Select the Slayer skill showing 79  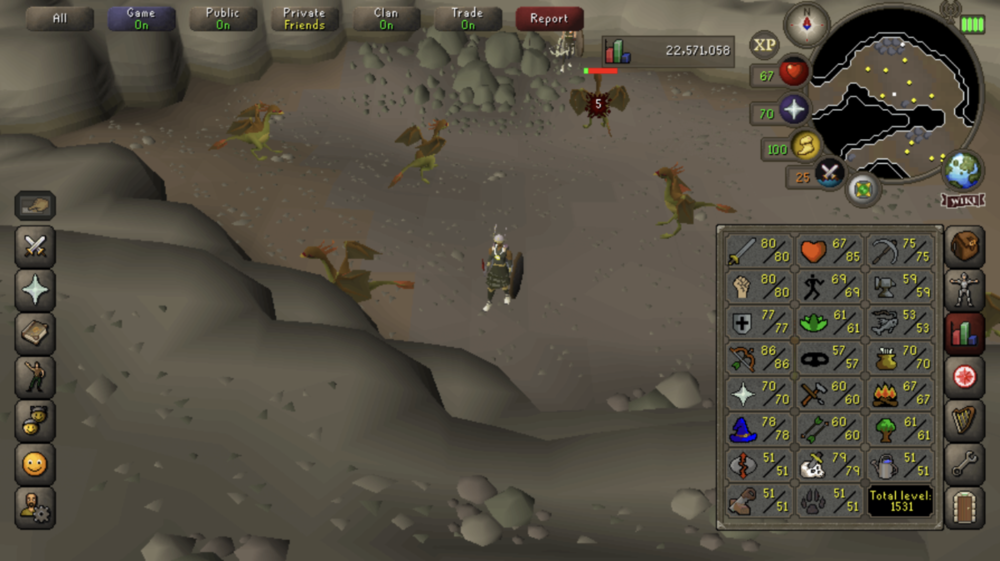tap(830, 464)
